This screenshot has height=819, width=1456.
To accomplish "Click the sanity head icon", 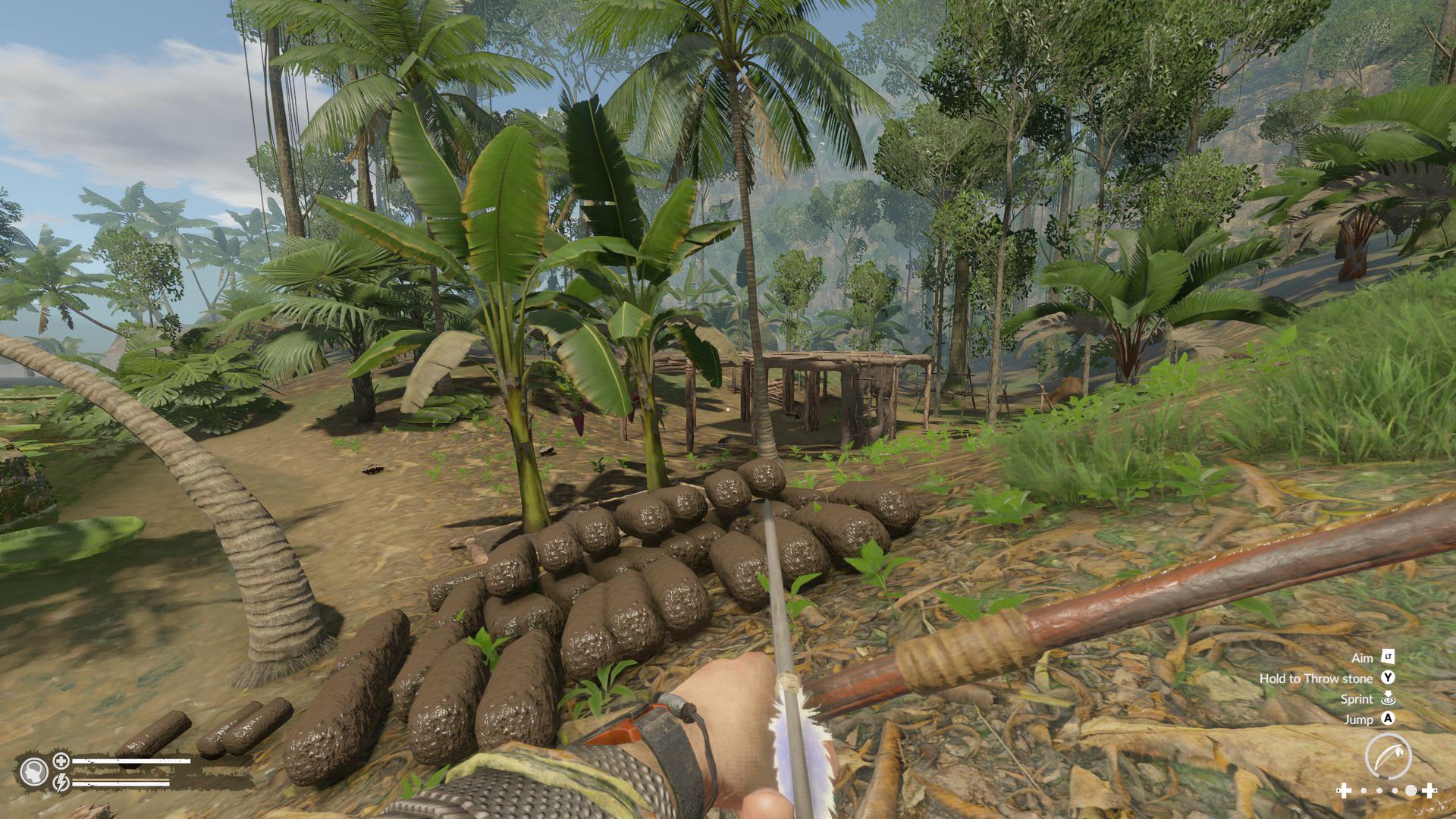I will (x=34, y=770).
